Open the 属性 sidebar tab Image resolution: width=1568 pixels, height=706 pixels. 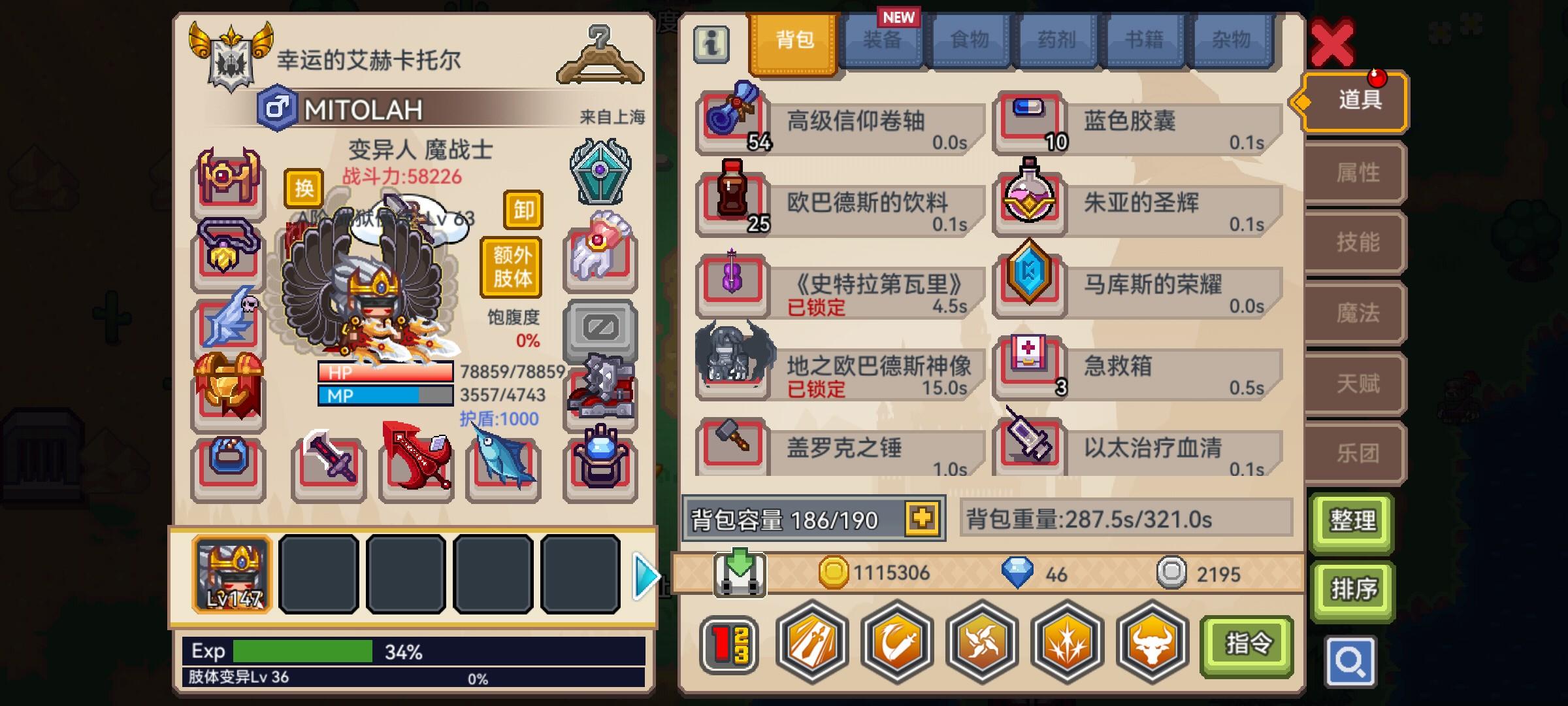click(x=1354, y=173)
